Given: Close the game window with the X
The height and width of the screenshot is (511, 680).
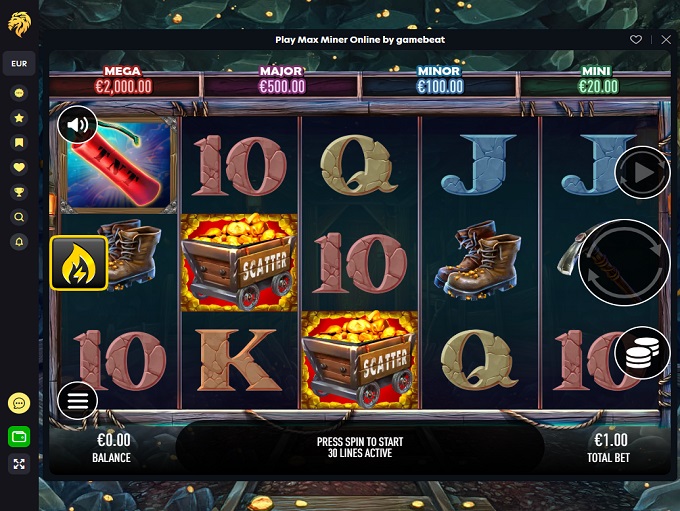Looking at the screenshot, I should click(x=667, y=40).
